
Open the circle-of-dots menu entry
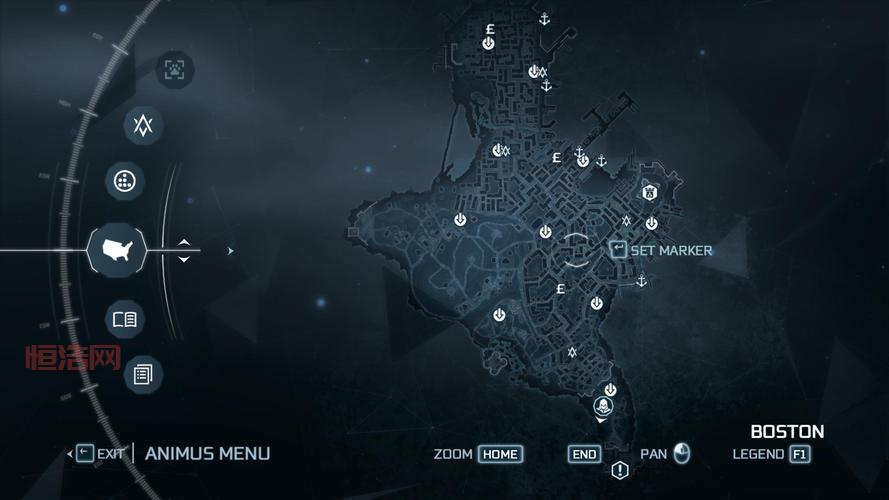click(x=124, y=181)
